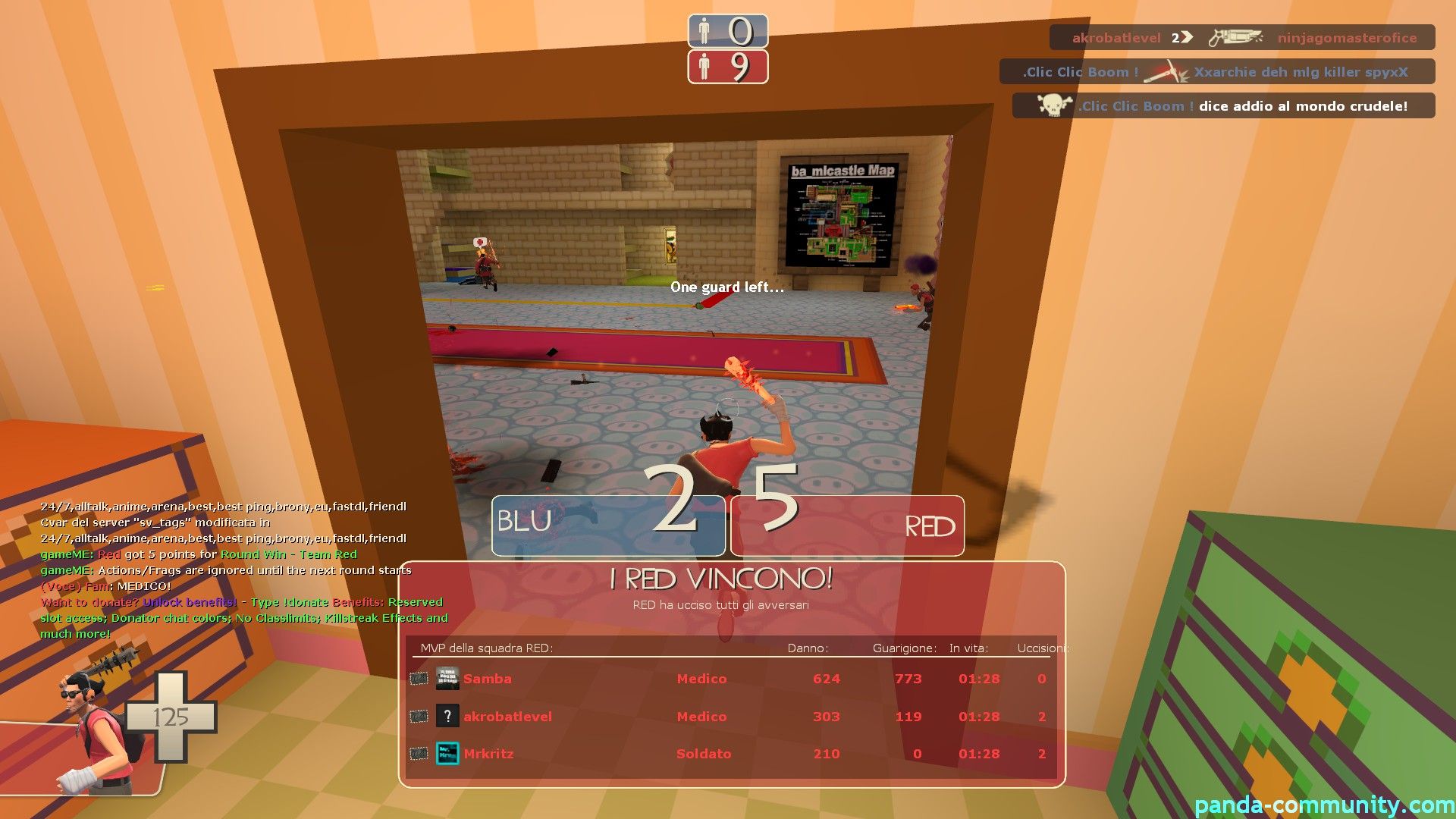Open the panda-community.com watermark link

pos(1324,805)
